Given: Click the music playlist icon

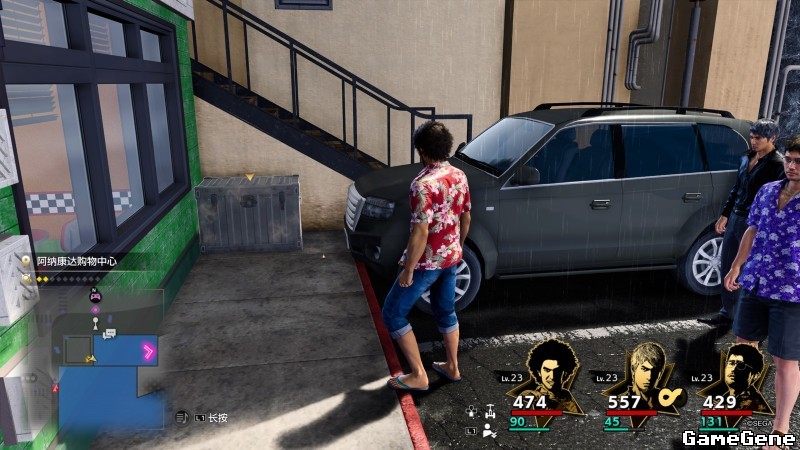Looking at the screenshot, I should [x=182, y=417].
